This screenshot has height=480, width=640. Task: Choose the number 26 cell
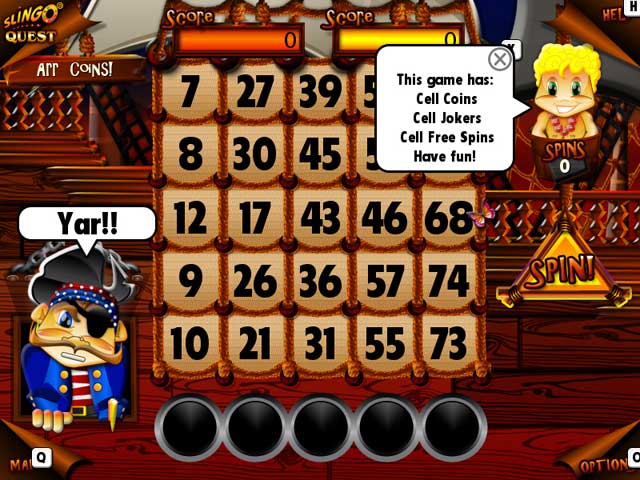pos(255,281)
